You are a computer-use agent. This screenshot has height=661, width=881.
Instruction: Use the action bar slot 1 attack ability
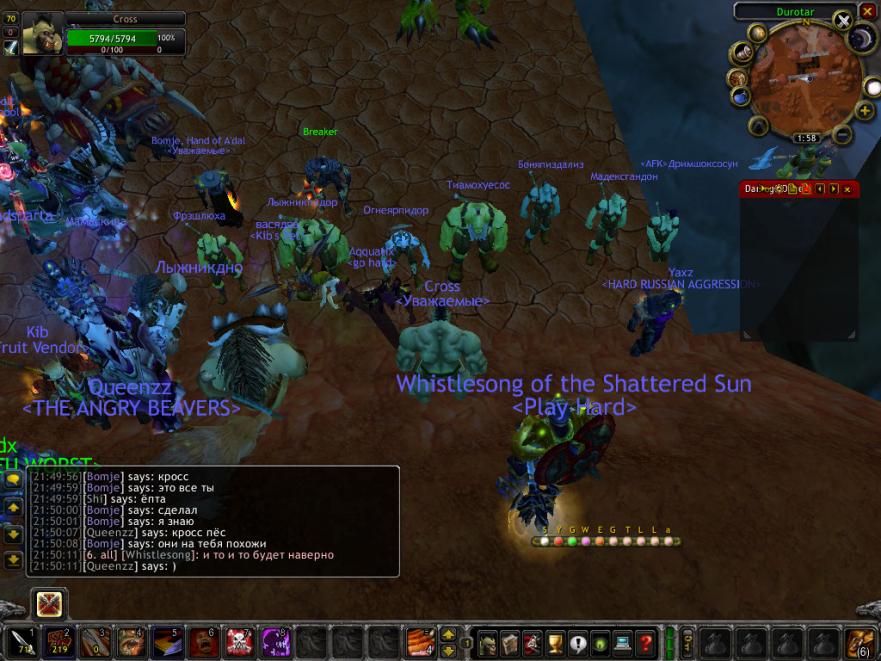[x=21, y=642]
